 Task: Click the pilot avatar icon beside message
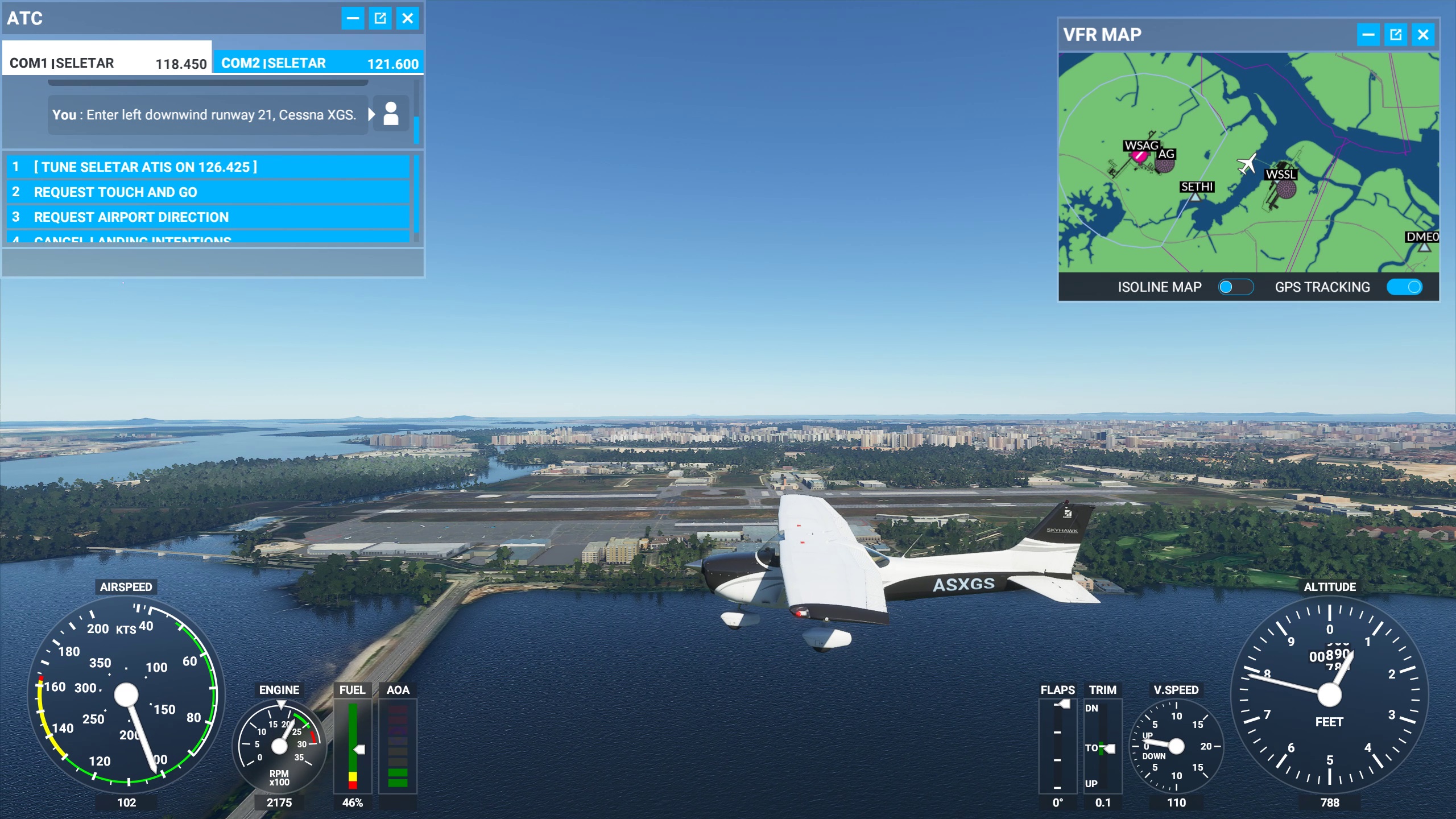[391, 114]
